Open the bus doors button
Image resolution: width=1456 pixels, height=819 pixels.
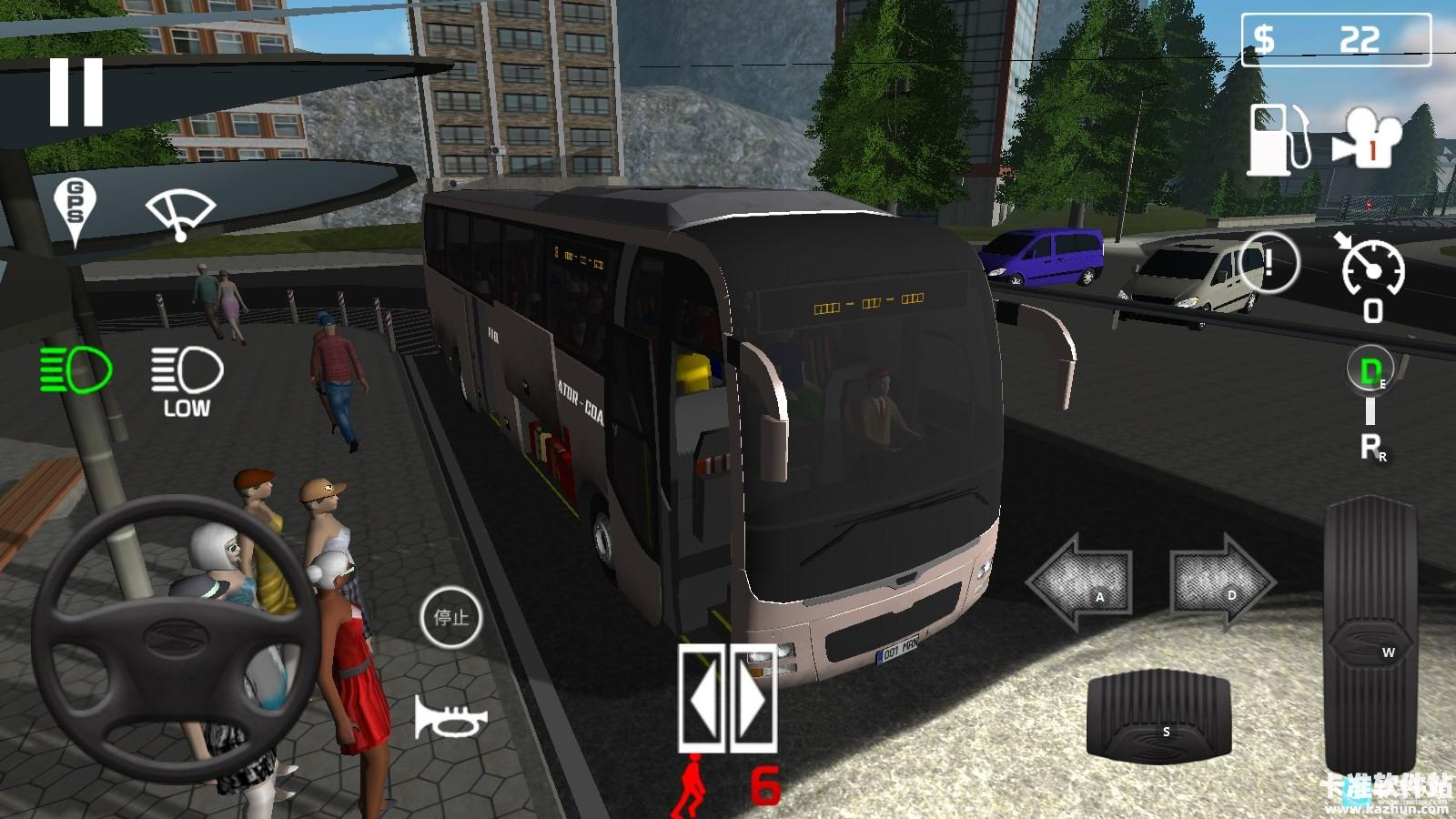click(726, 698)
